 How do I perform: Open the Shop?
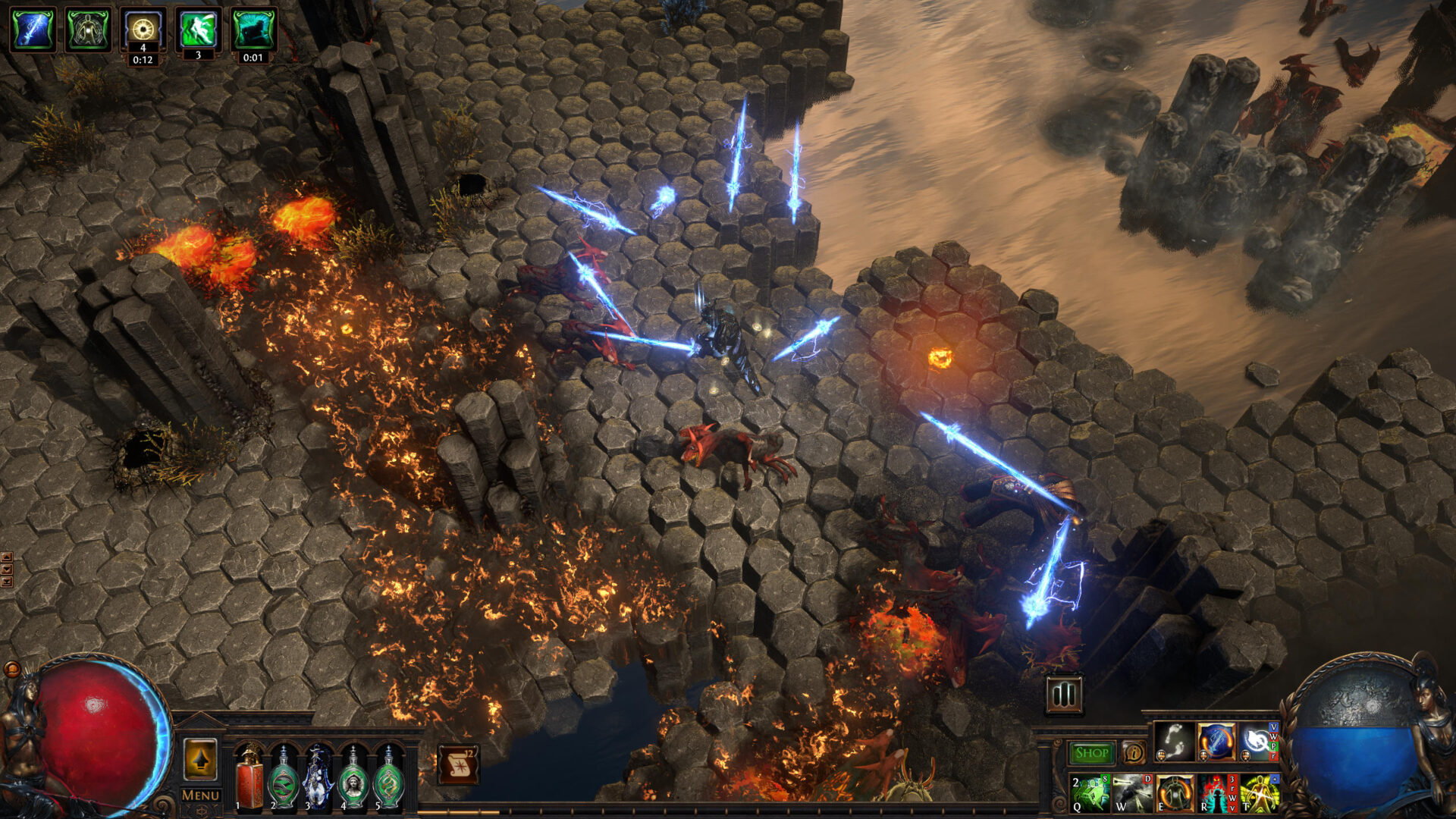[x=1093, y=752]
